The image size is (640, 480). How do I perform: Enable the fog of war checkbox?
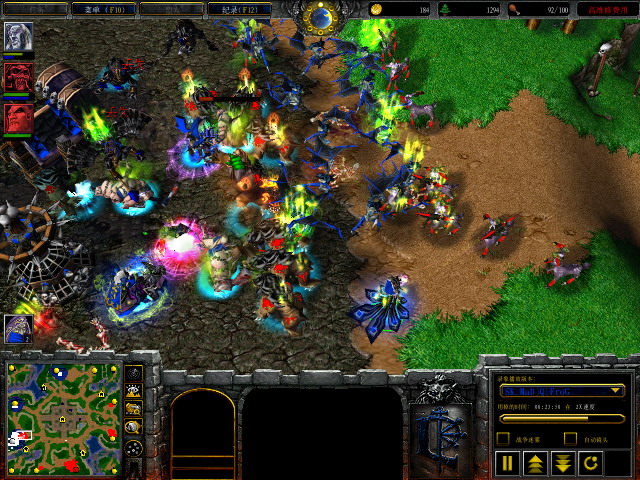click(x=503, y=439)
